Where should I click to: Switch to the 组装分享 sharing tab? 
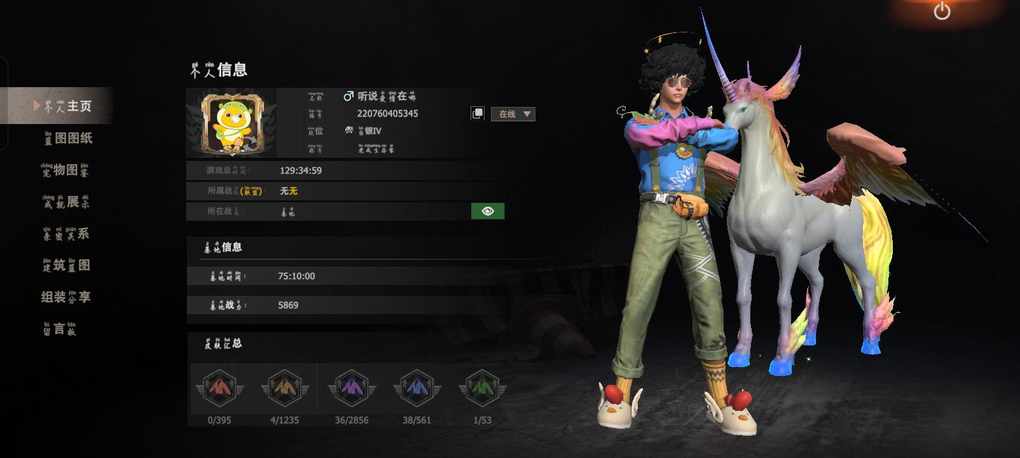[66, 297]
